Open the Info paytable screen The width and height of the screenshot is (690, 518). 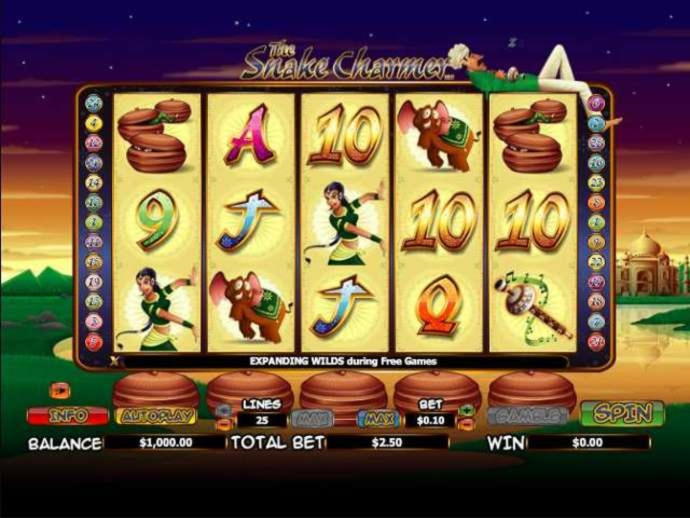coord(67,415)
